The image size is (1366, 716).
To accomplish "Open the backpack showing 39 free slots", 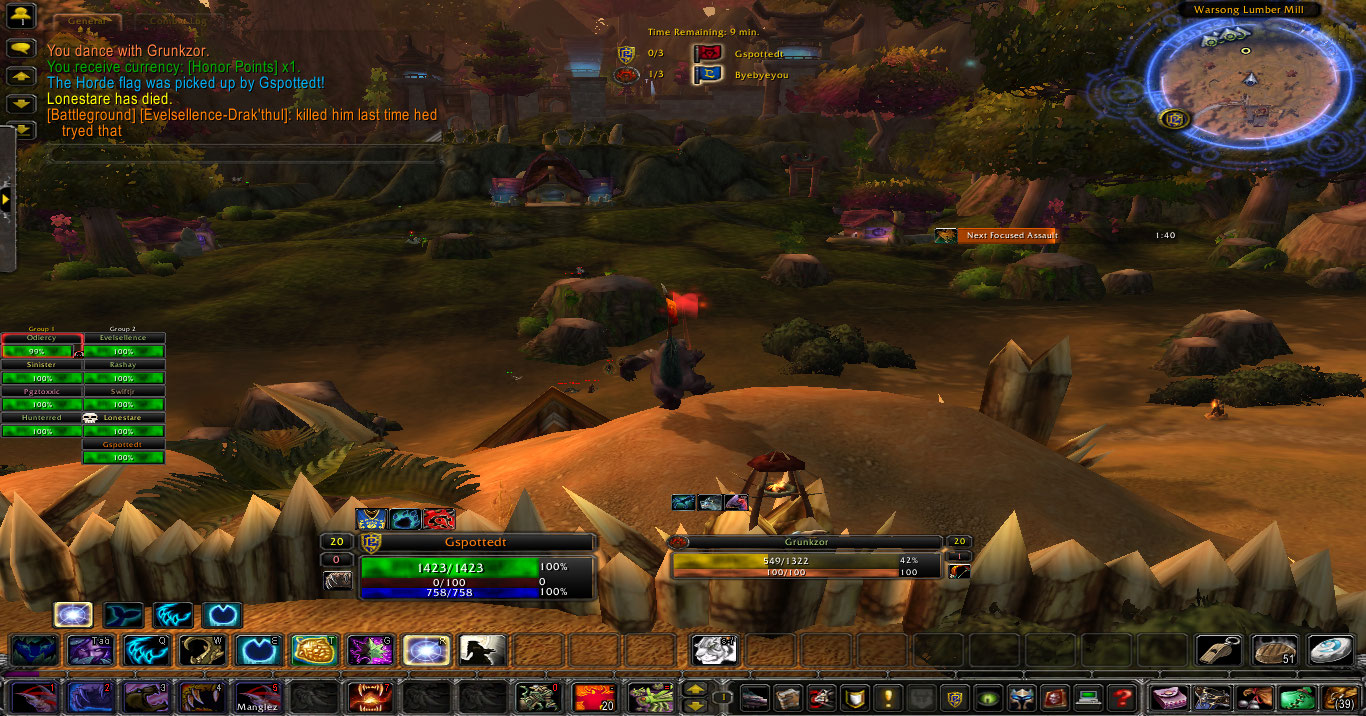I will click(1340, 697).
